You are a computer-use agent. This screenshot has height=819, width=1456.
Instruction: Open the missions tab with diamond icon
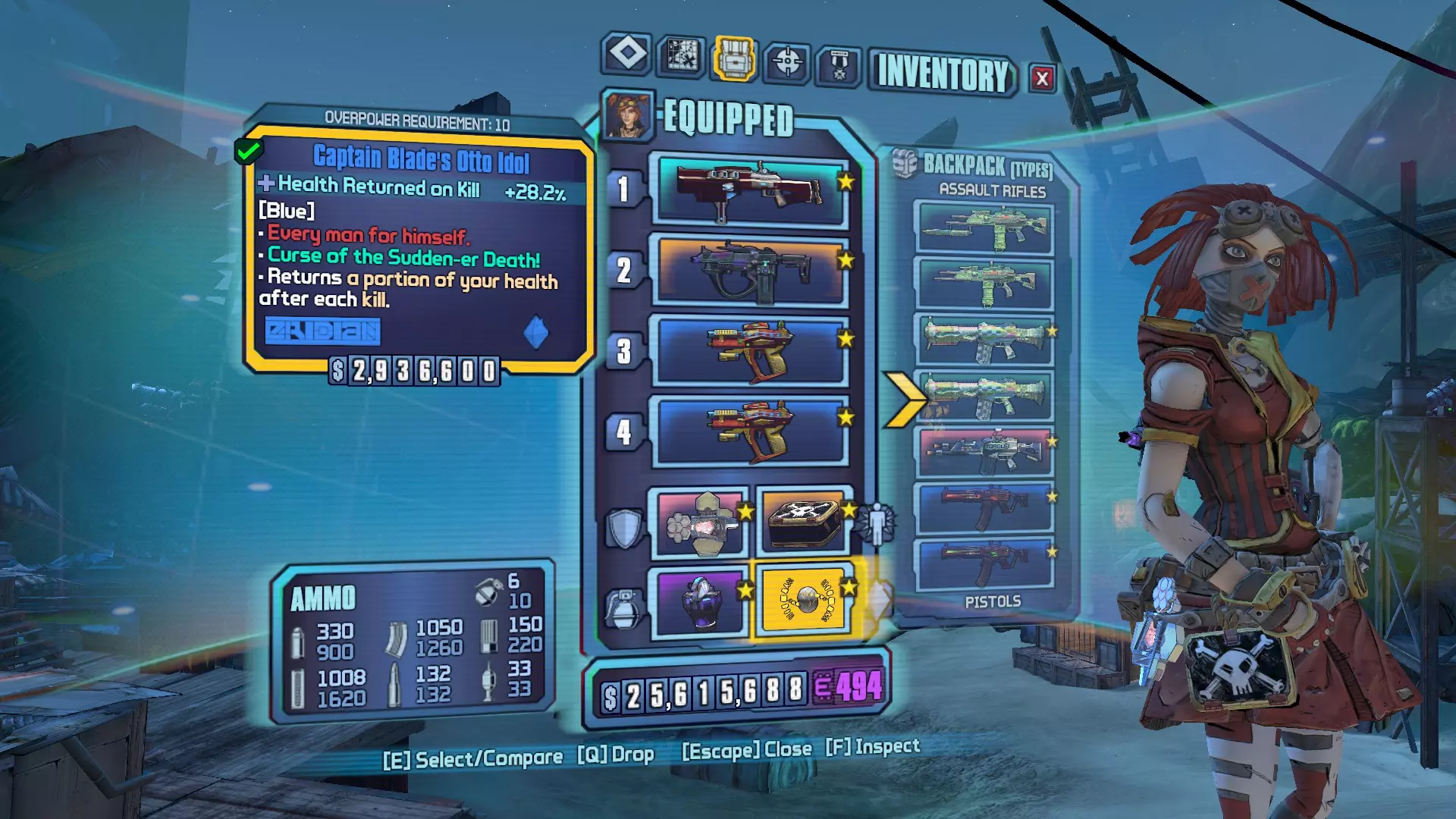point(627,54)
